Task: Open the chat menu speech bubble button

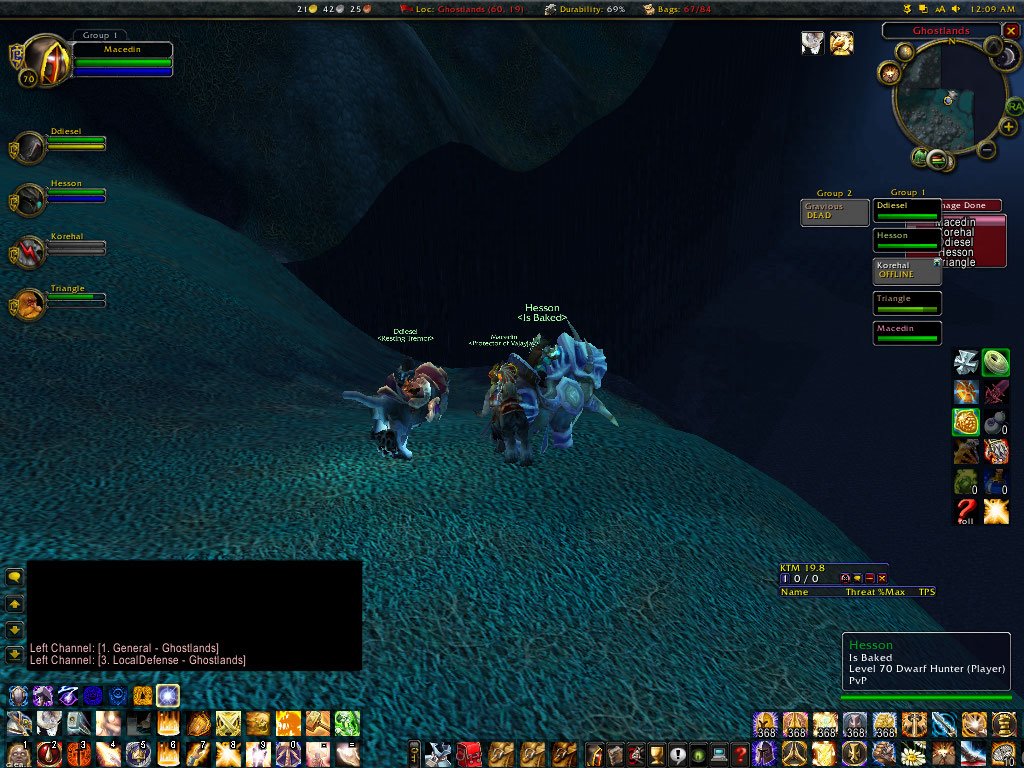Action: click(x=15, y=577)
